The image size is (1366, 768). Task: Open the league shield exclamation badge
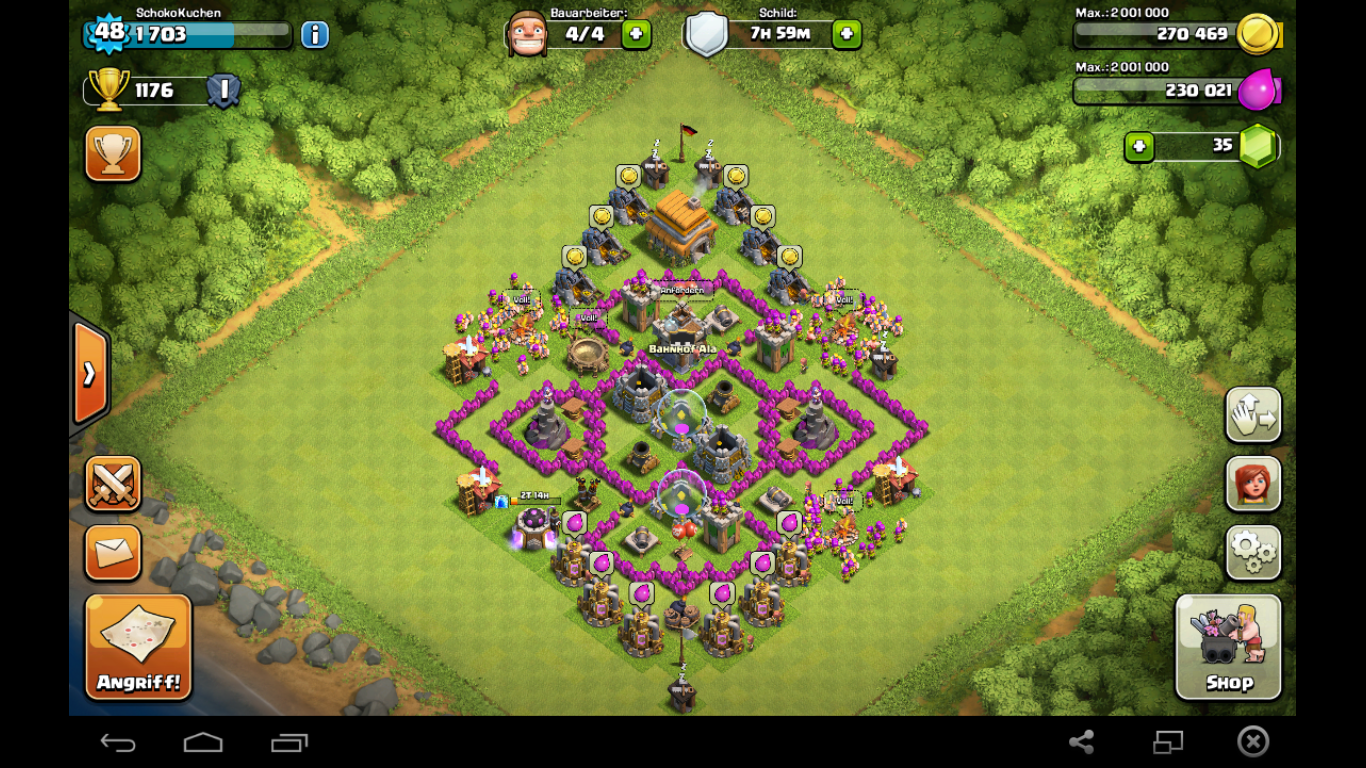click(x=224, y=91)
